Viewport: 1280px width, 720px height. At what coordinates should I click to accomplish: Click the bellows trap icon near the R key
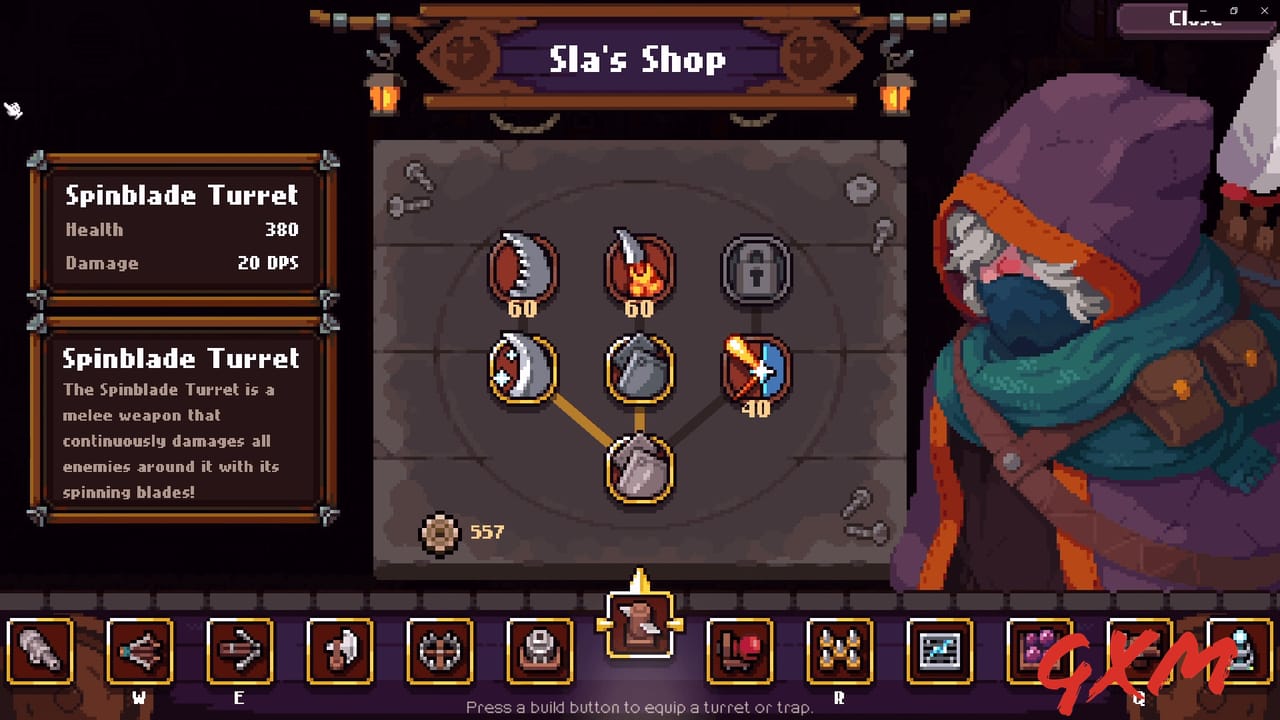pos(739,652)
